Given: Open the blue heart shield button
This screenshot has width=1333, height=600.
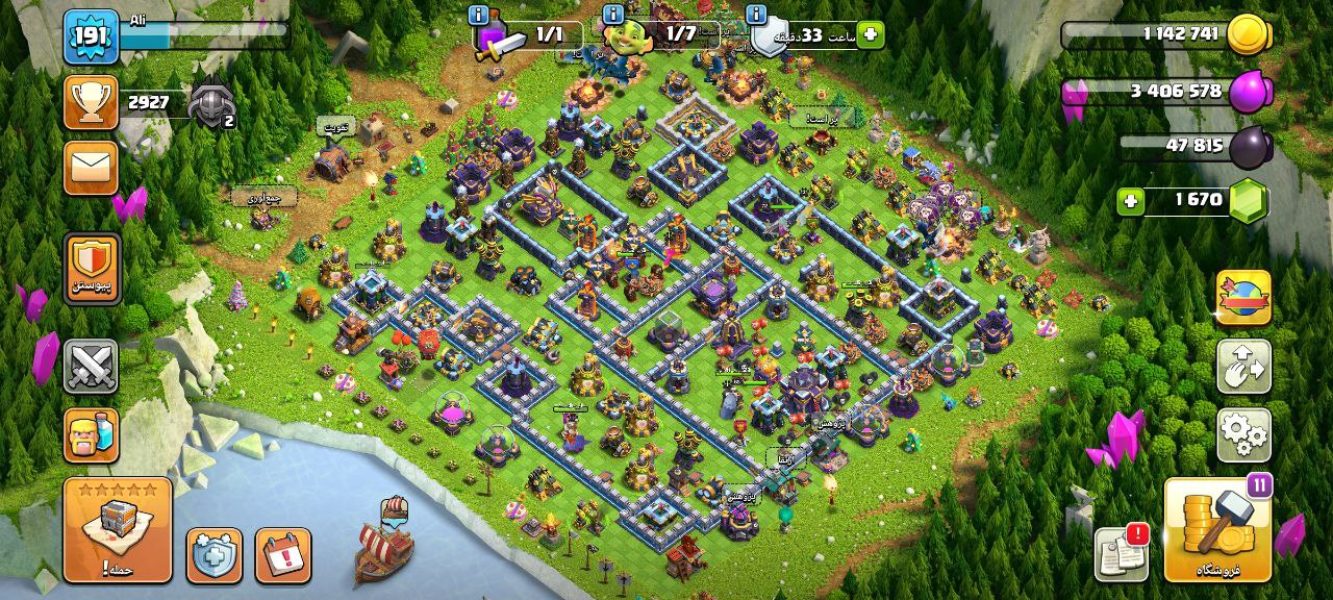Looking at the screenshot, I should (x=214, y=555).
